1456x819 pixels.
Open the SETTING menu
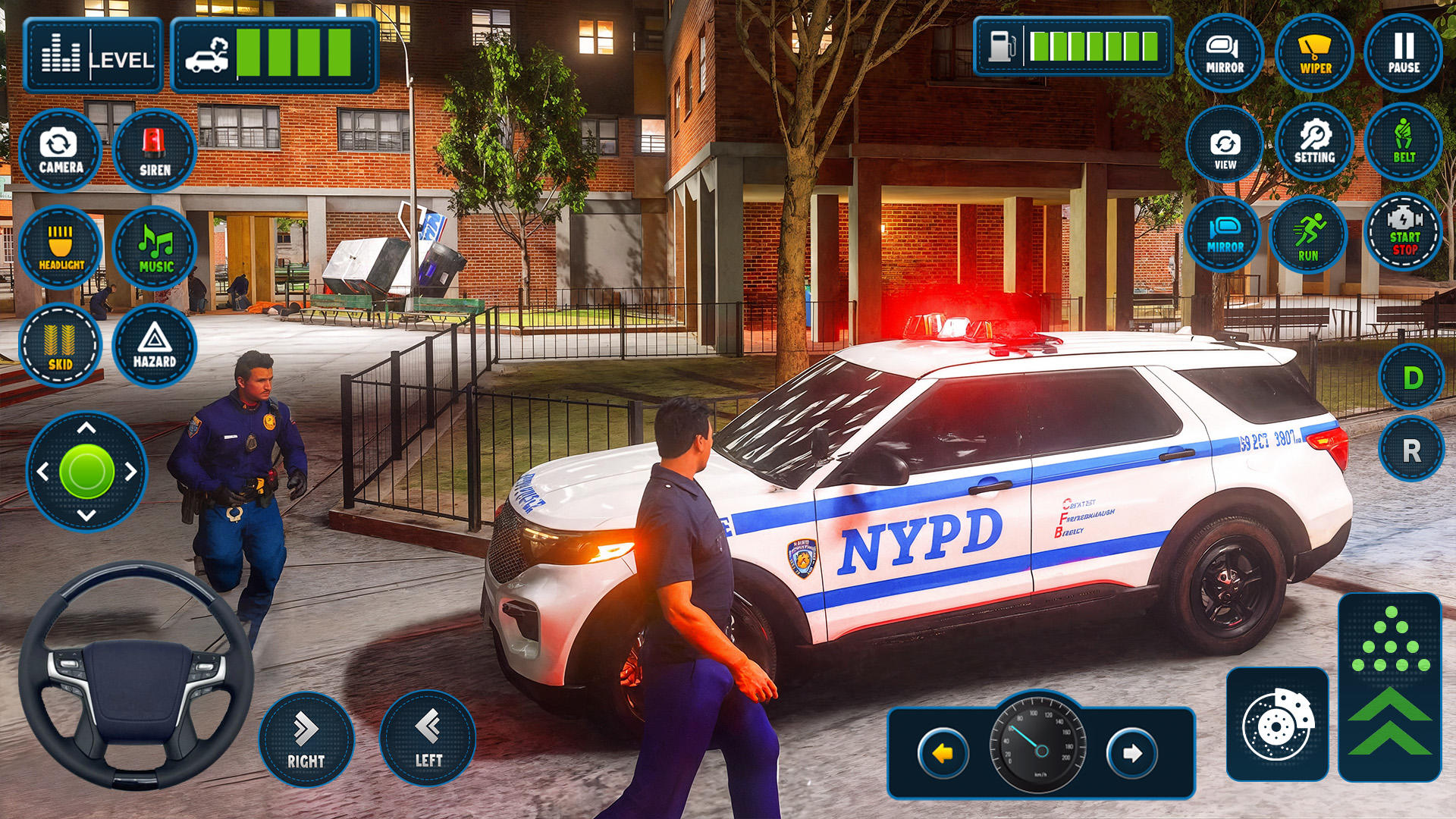1314,142
